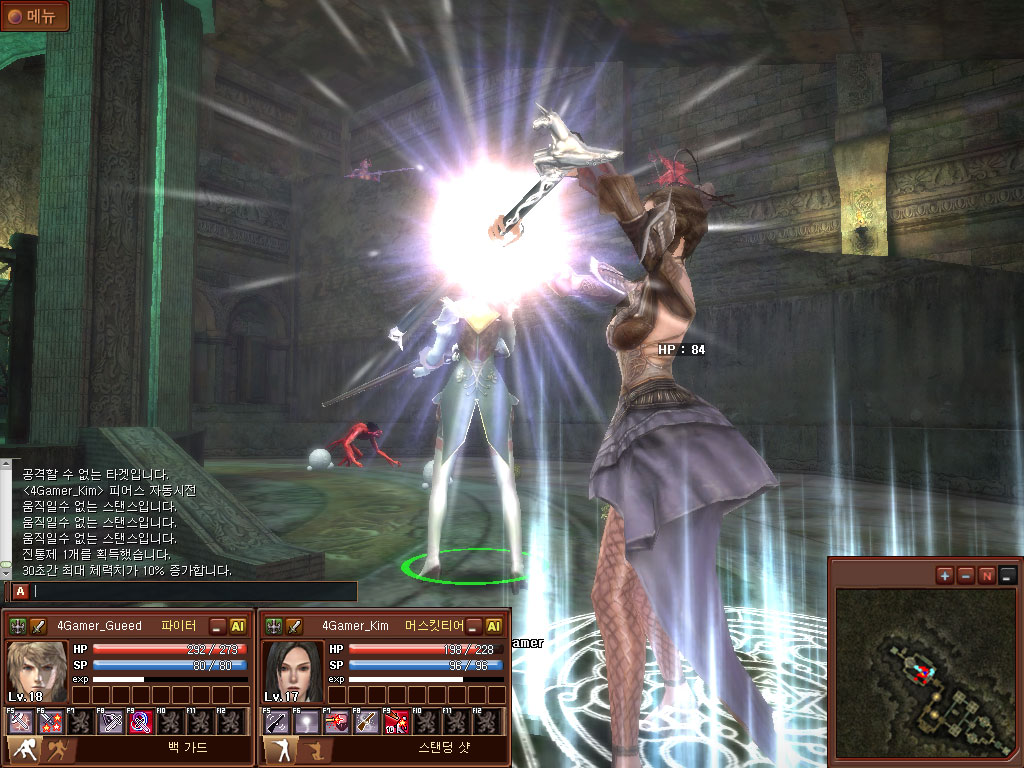Zoom out the minimap with minus button

coord(965,575)
